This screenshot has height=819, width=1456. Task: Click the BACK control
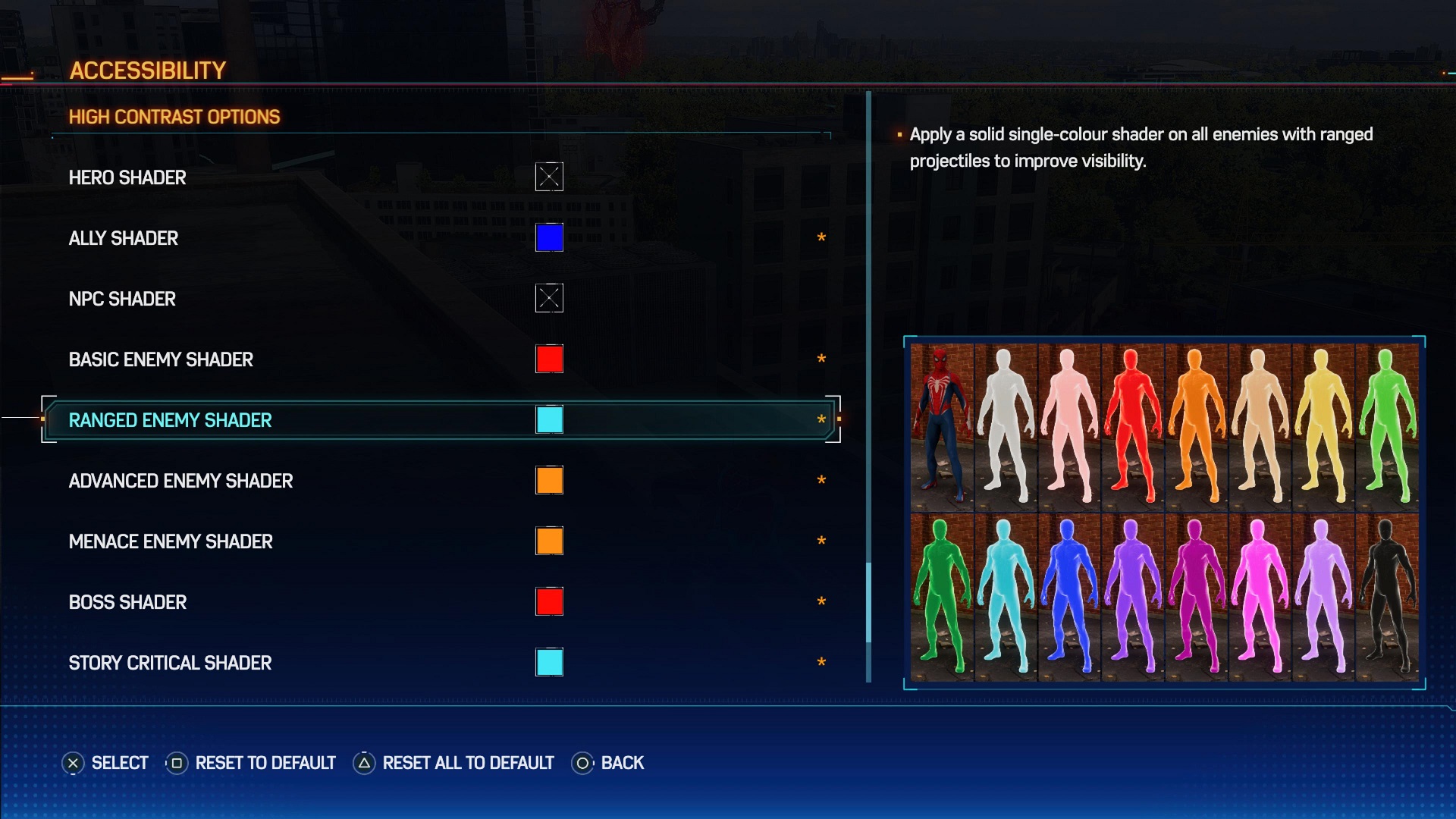[623, 763]
